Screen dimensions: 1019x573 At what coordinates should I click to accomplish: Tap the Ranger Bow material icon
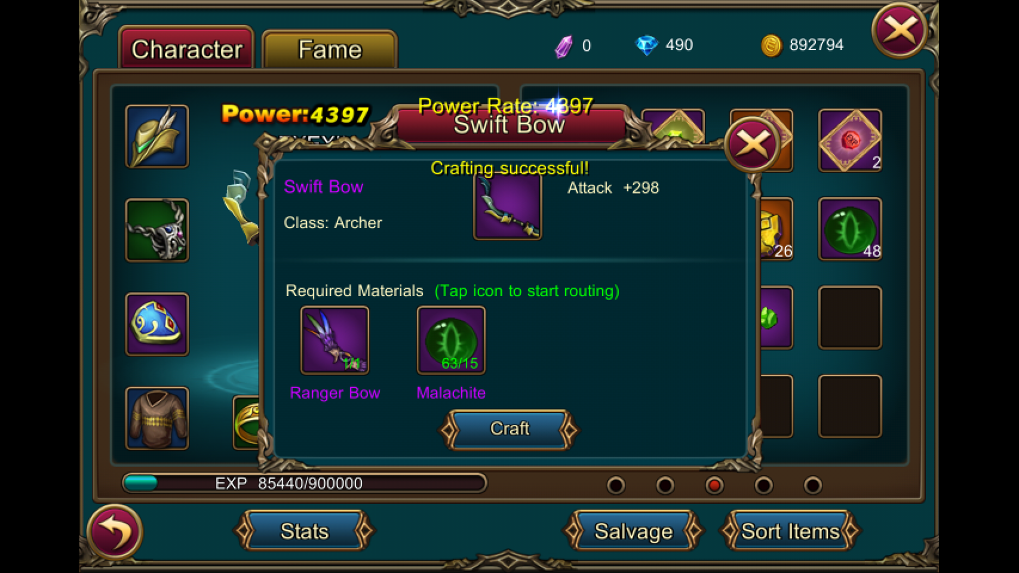[335, 340]
